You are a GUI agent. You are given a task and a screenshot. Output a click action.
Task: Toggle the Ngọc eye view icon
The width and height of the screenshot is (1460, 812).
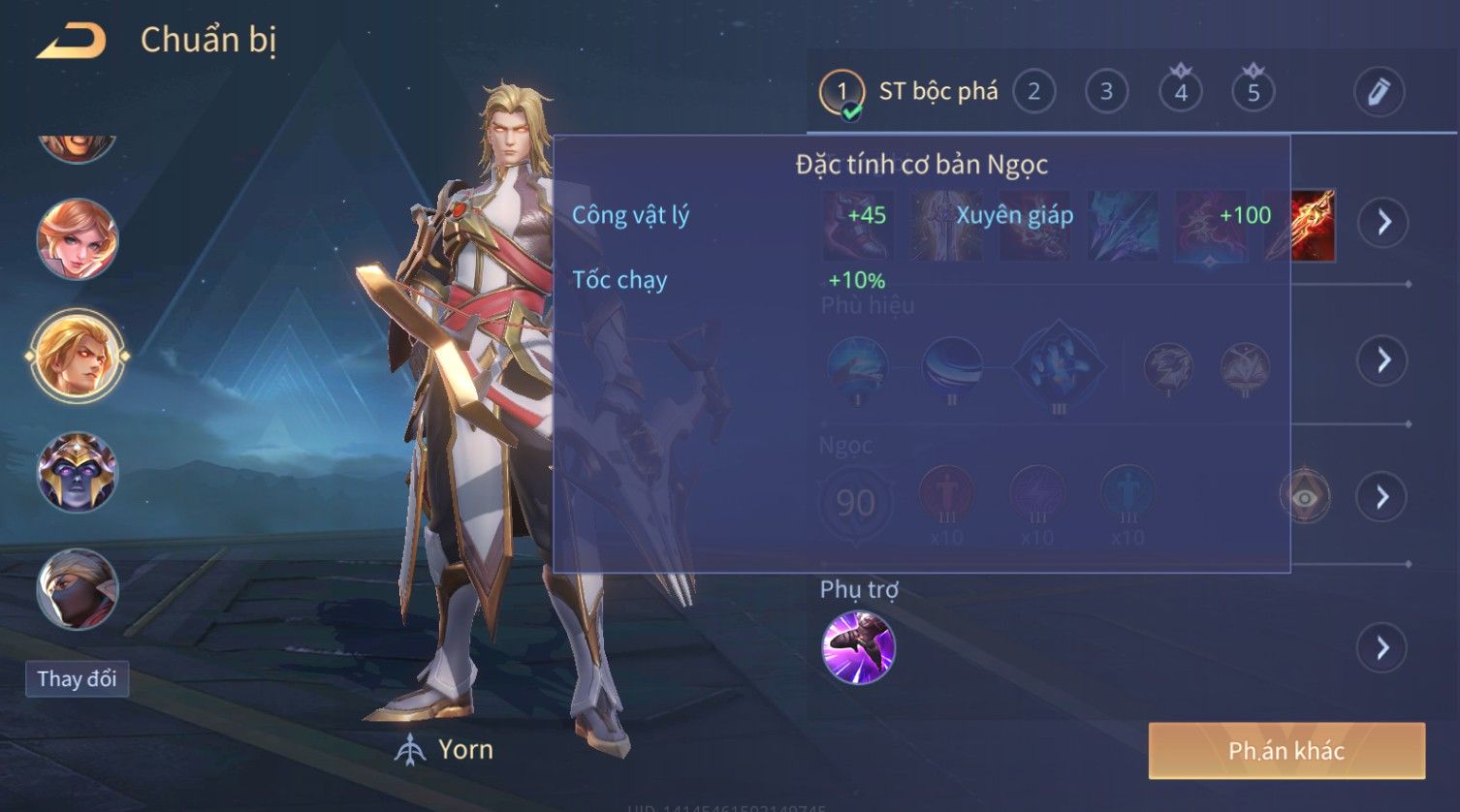[x=1305, y=498]
